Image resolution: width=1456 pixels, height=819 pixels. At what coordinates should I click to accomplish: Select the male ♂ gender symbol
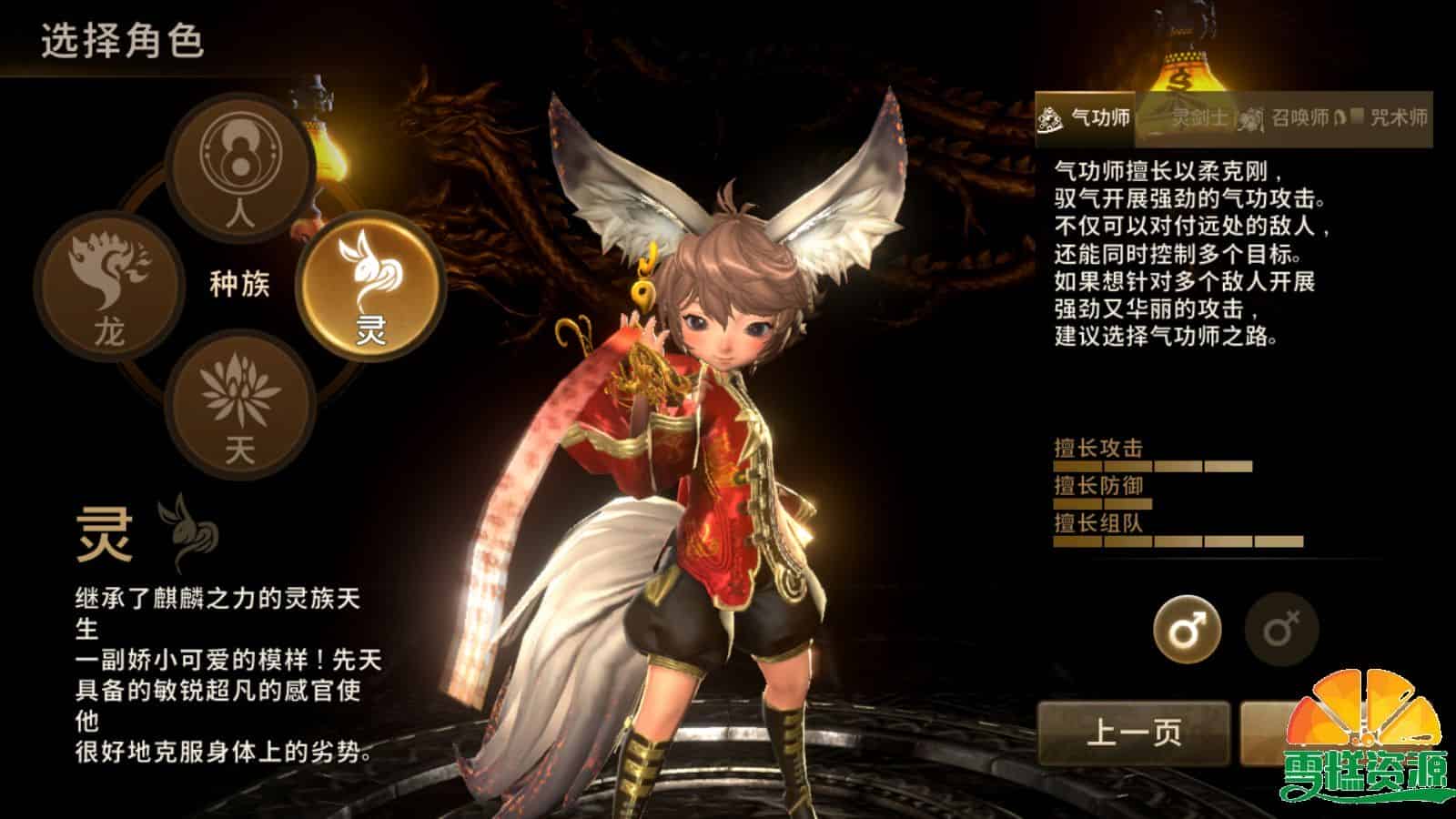click(1187, 625)
